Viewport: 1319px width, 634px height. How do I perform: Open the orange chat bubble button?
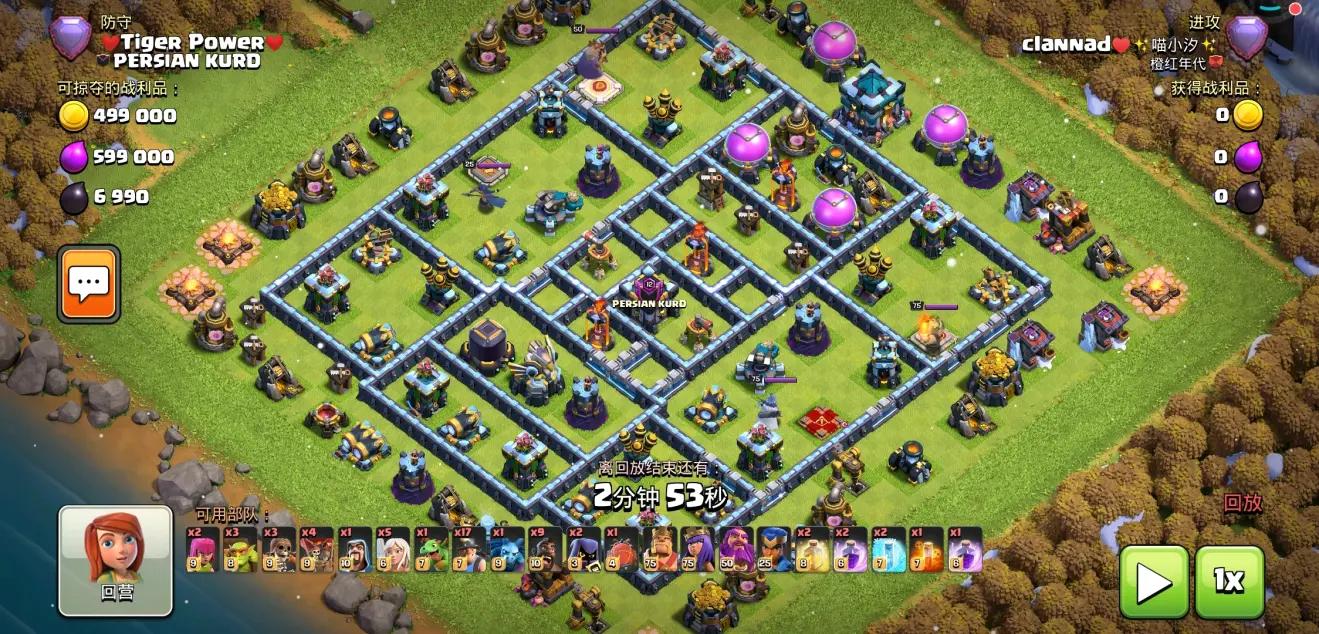[88, 284]
